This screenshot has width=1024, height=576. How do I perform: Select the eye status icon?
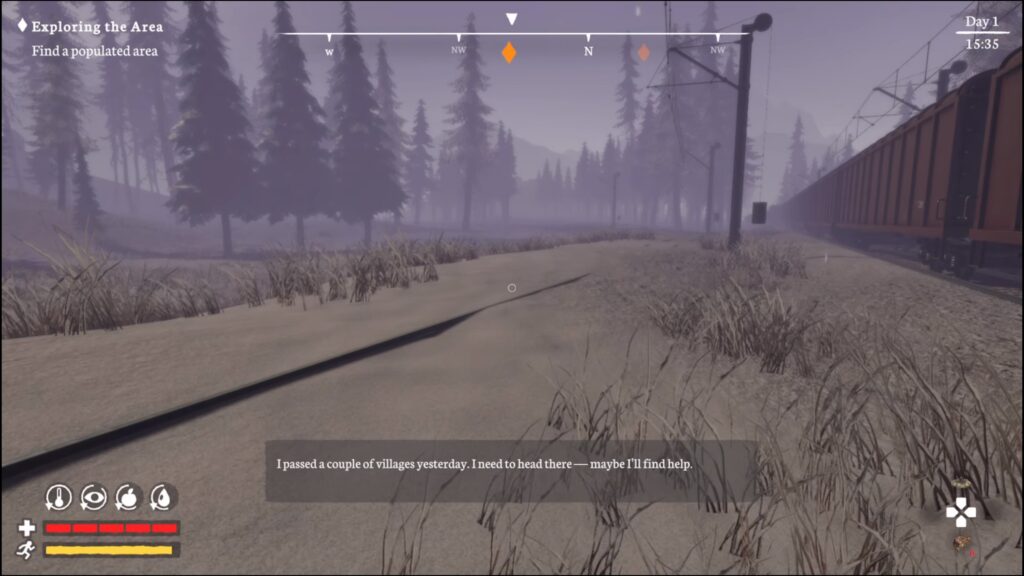pyautogui.click(x=93, y=496)
